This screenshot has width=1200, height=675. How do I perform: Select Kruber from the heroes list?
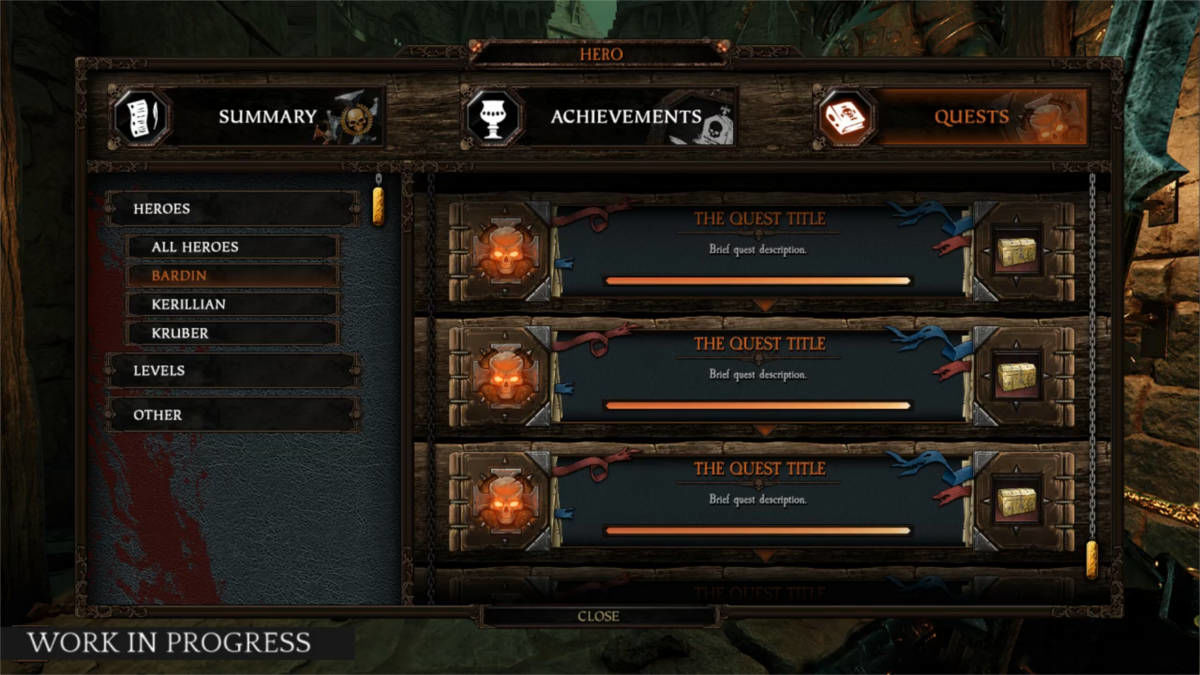click(x=232, y=333)
